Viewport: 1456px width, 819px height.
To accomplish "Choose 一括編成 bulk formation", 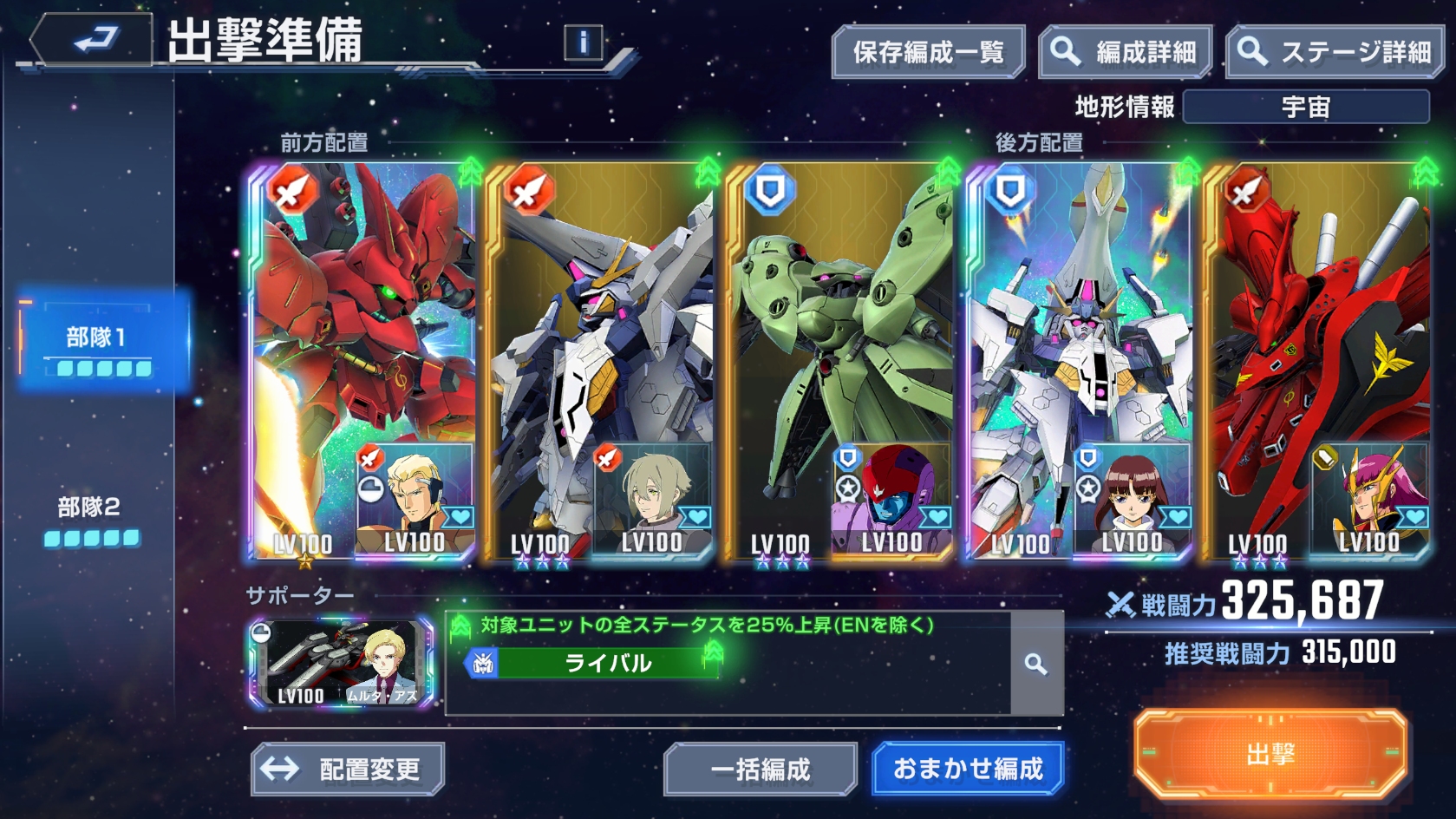I will pos(760,769).
